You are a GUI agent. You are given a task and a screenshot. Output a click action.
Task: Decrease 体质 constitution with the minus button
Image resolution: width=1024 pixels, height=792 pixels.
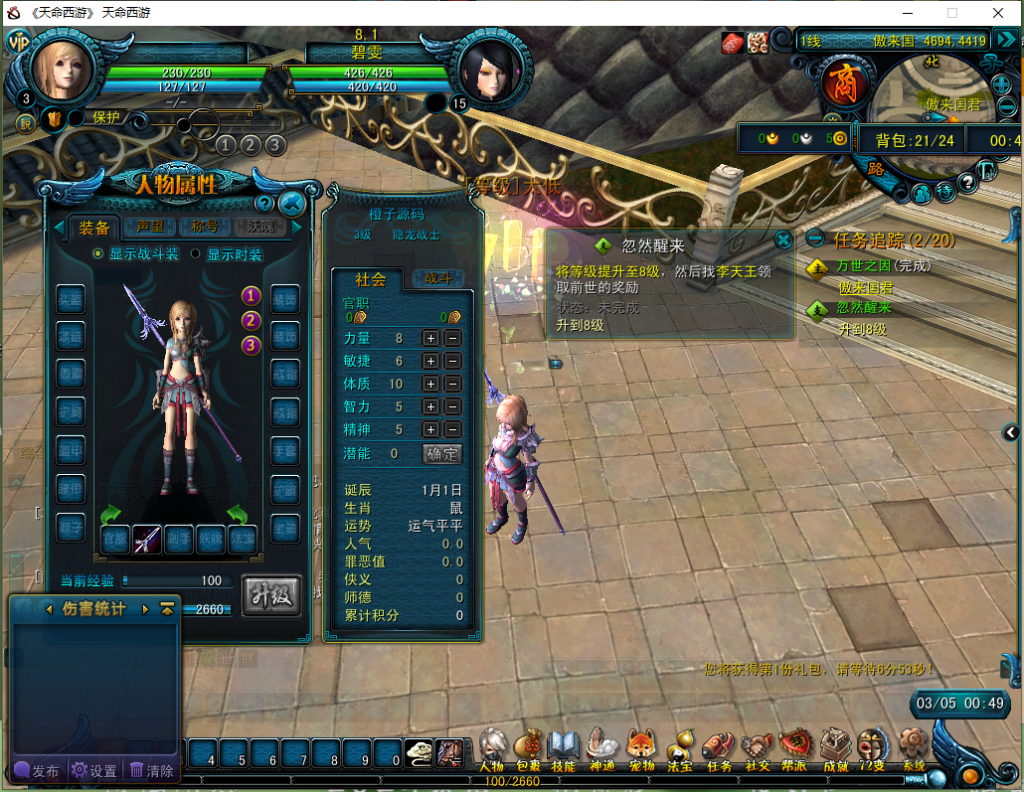click(452, 384)
